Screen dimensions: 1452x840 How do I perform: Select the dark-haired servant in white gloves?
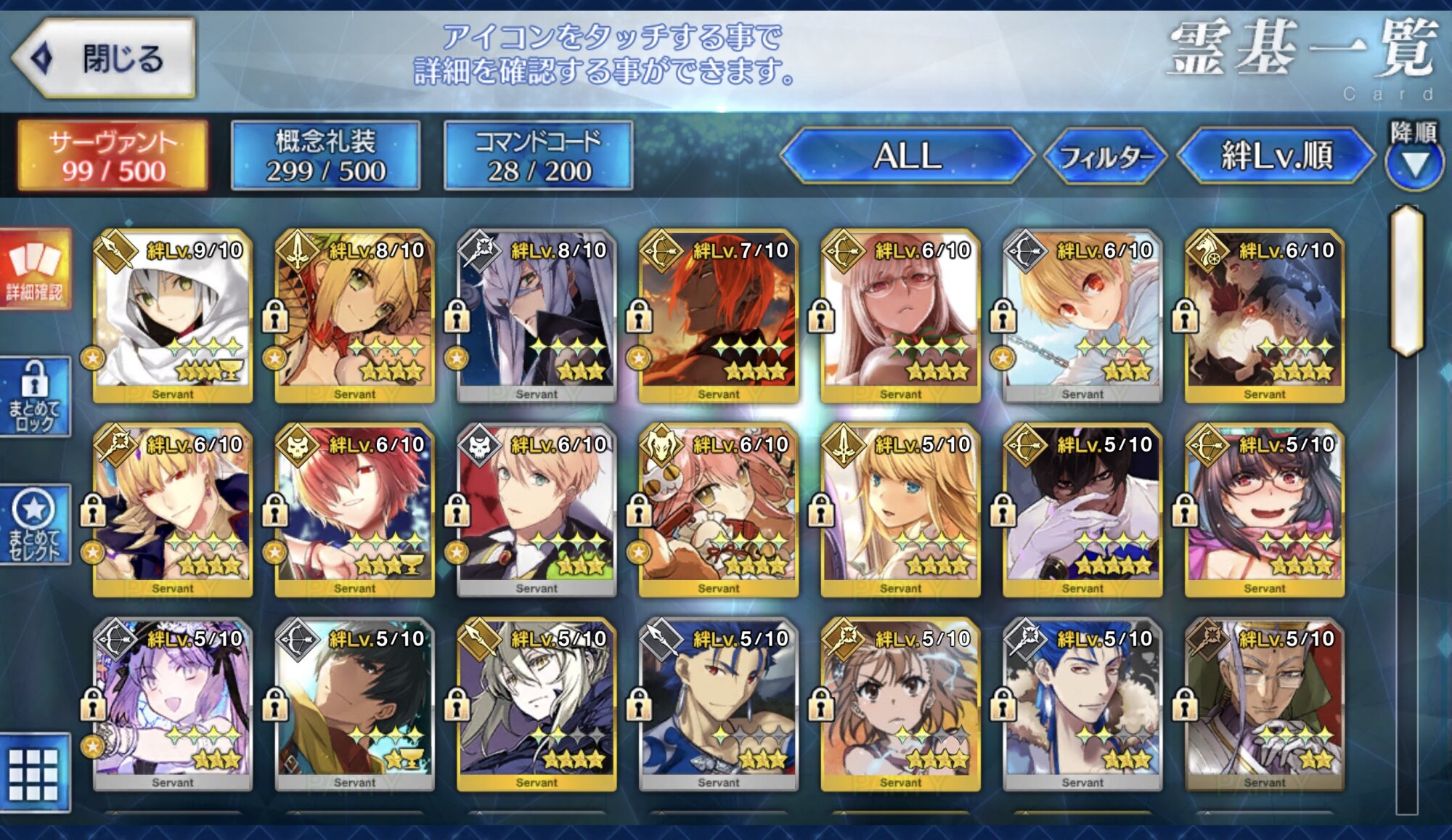click(1082, 510)
